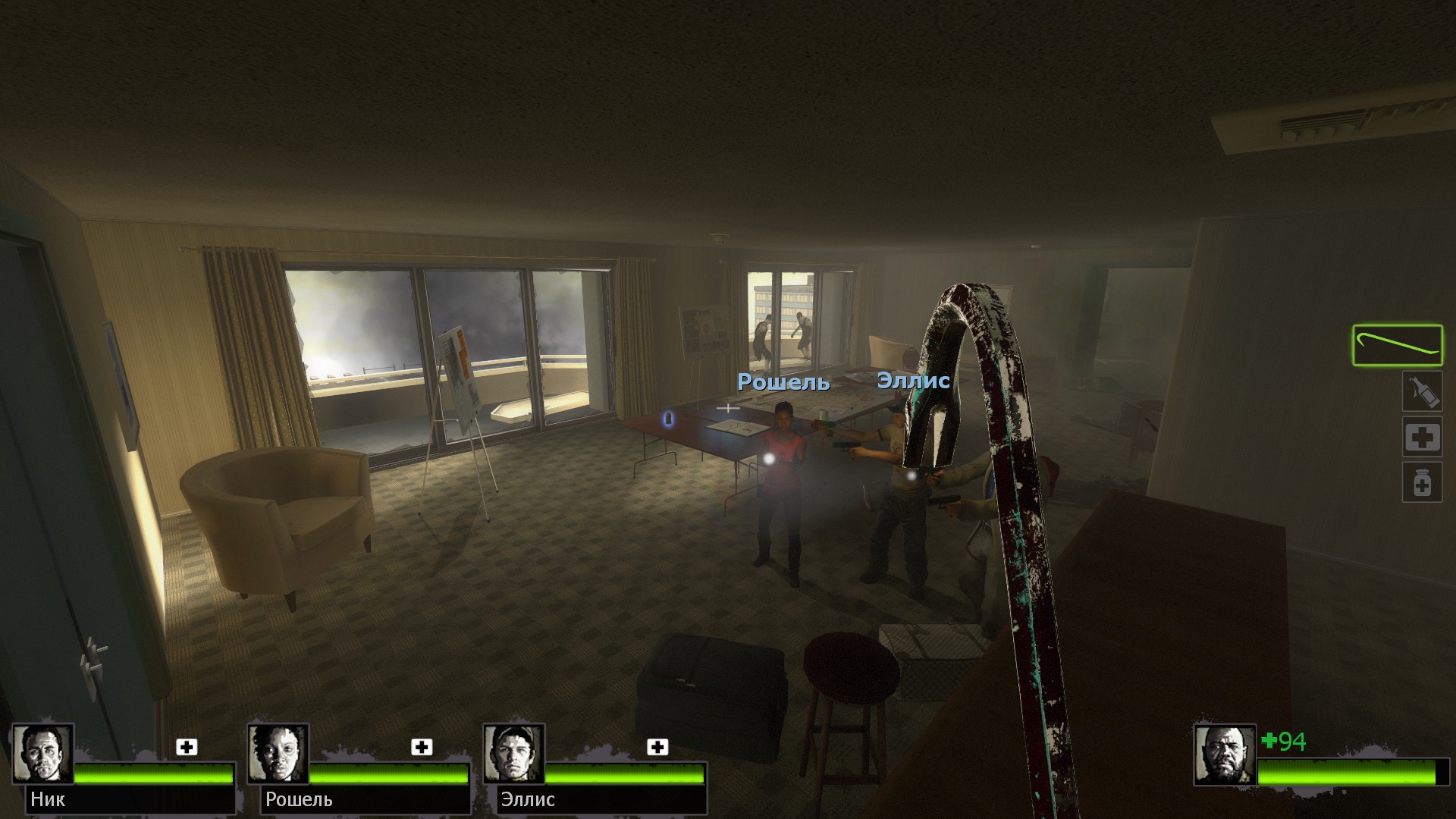This screenshot has width=1456, height=819.
Task: Select the first aid kit slot
Action: click(1422, 437)
